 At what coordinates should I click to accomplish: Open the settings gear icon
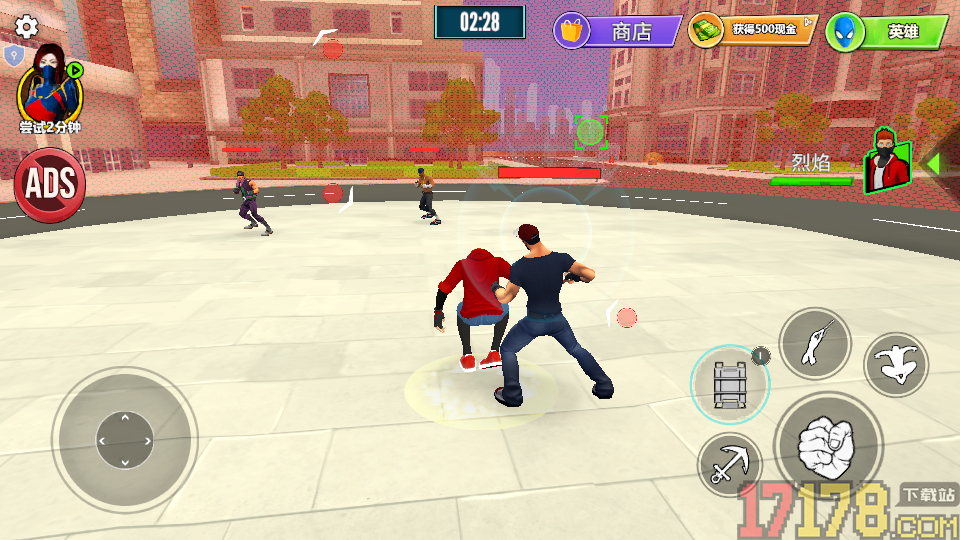tap(27, 27)
